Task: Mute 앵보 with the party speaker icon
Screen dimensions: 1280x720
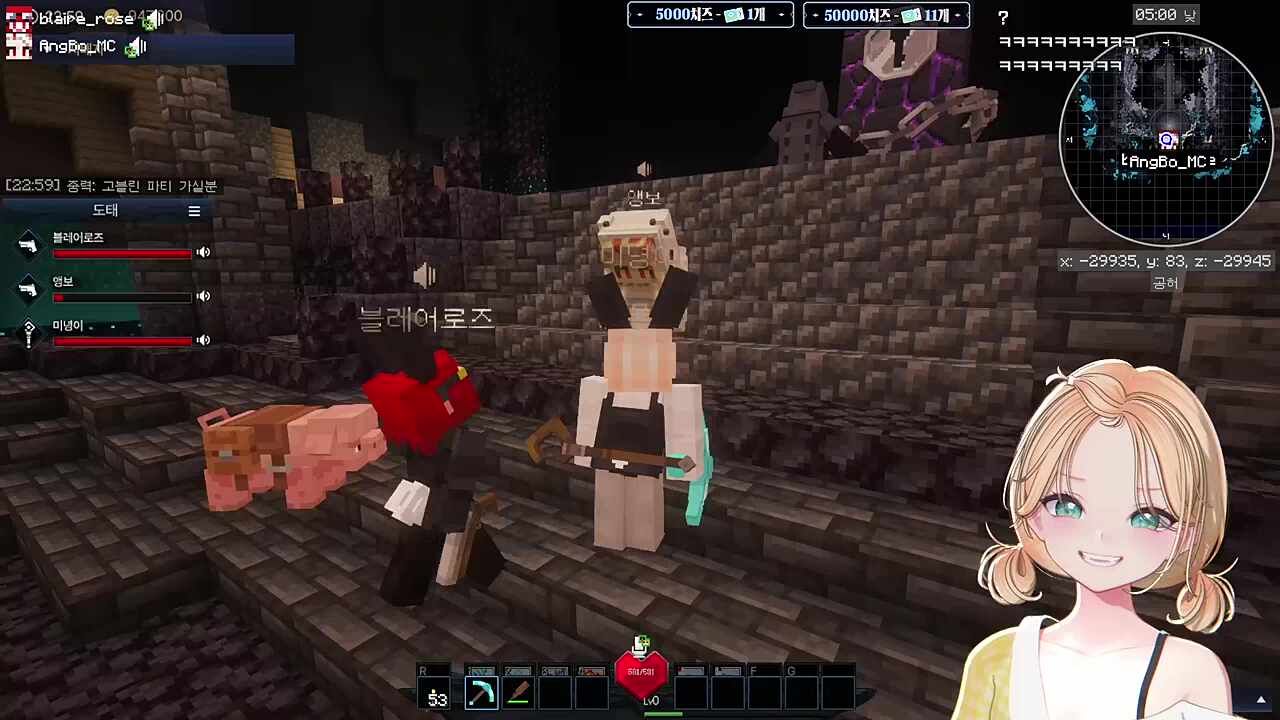Action: pyautogui.click(x=203, y=296)
